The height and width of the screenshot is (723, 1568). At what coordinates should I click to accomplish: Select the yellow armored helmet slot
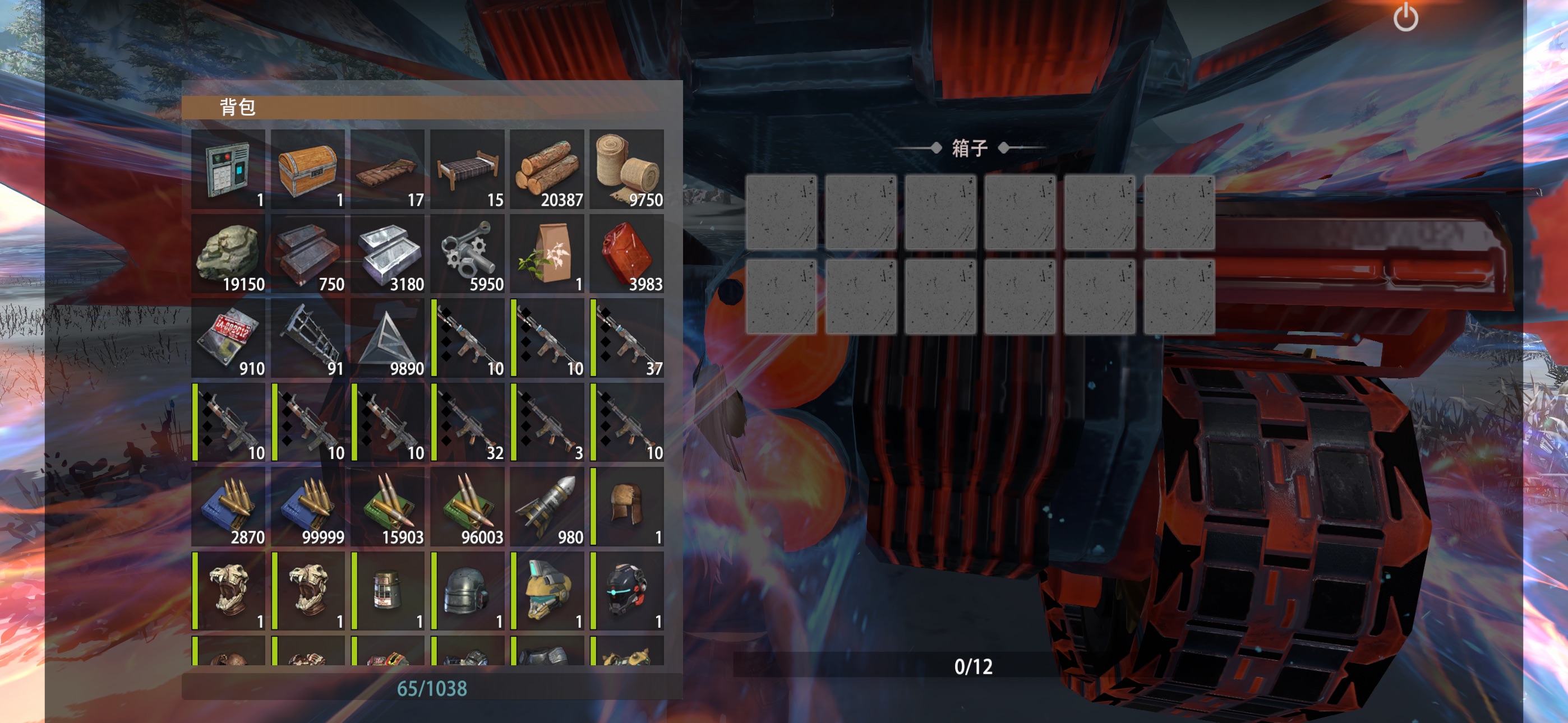point(547,591)
